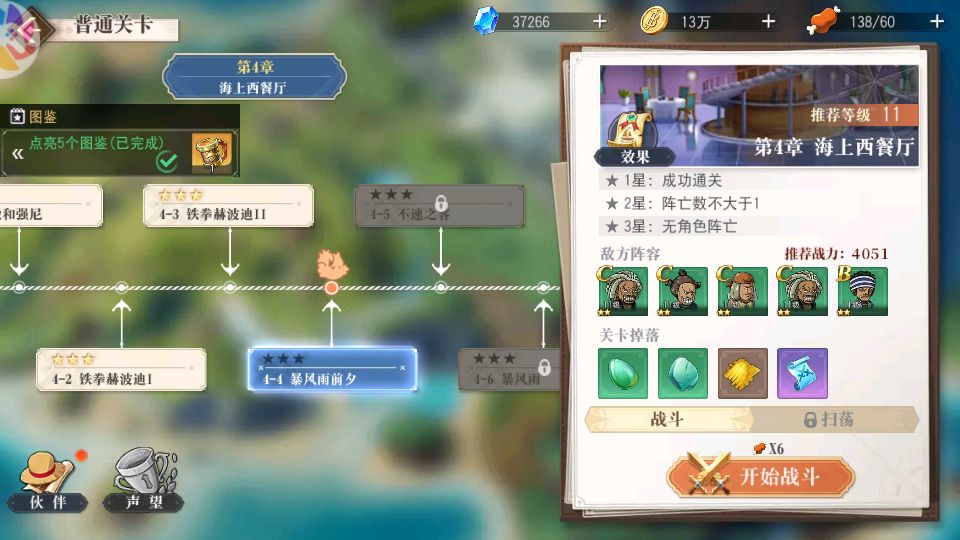Select locked stage 4-5 不速之客
The height and width of the screenshot is (540, 960).
(440, 205)
